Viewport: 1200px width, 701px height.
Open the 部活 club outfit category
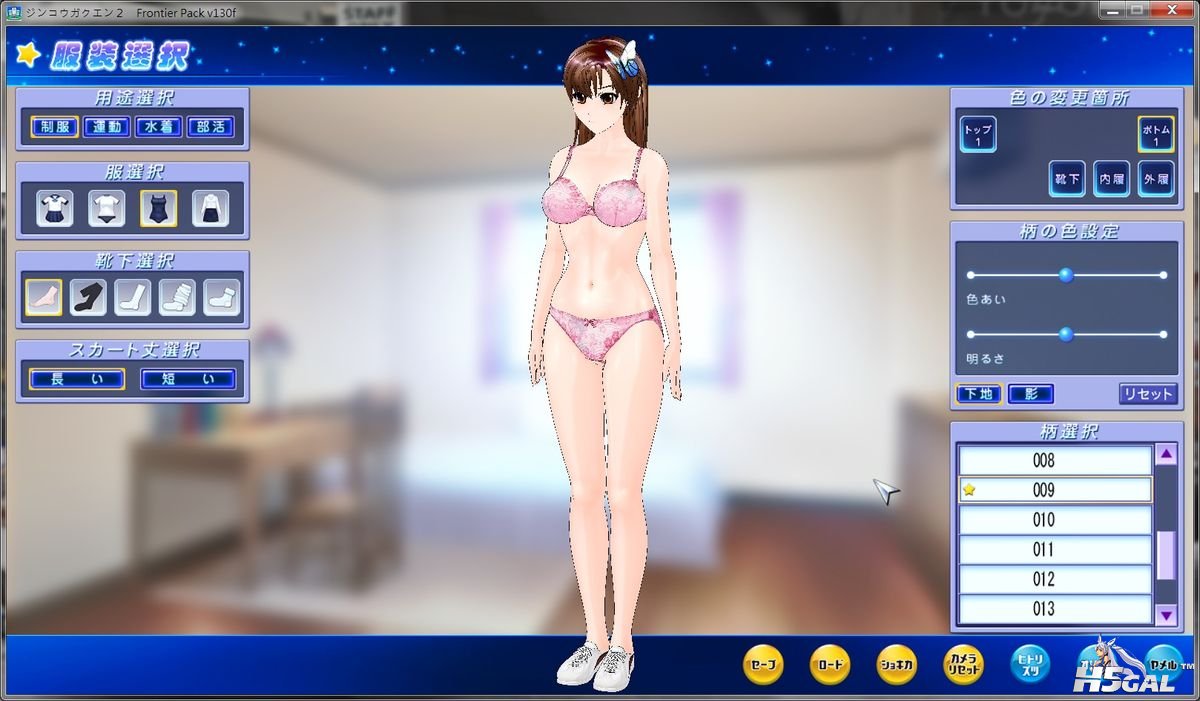pos(210,127)
